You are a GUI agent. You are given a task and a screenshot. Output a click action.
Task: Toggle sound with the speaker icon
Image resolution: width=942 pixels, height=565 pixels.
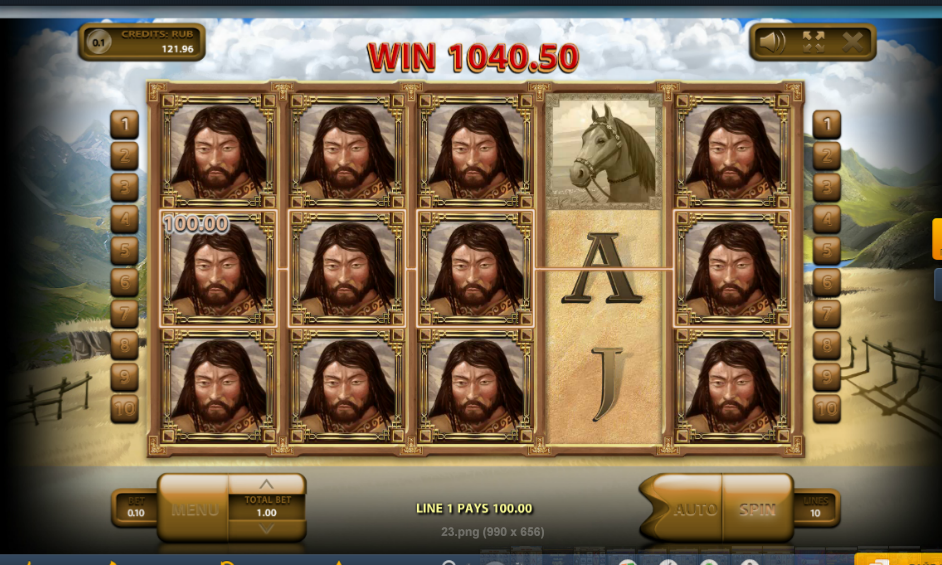[x=771, y=42]
